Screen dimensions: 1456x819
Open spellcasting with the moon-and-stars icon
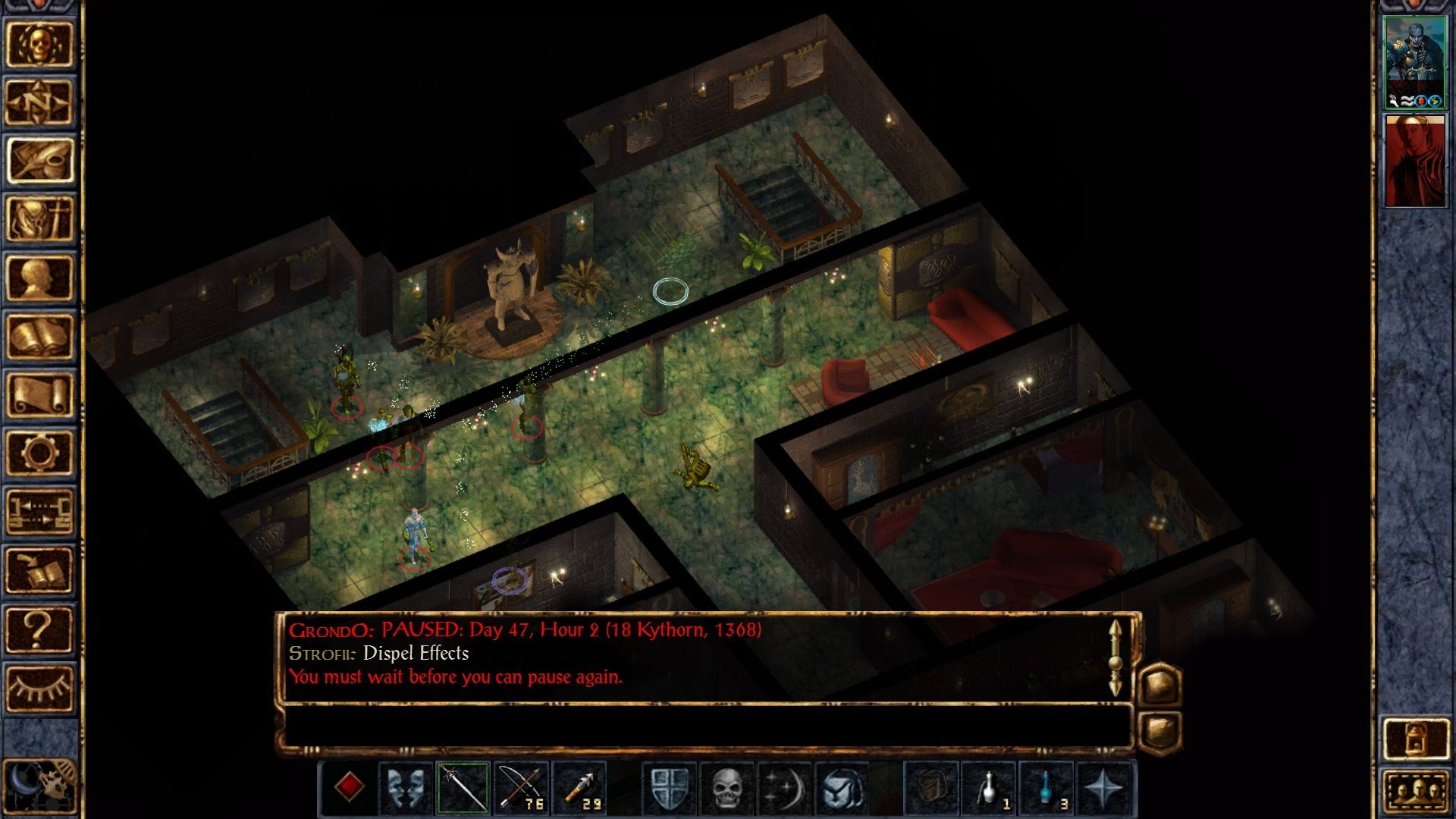pyautogui.click(x=783, y=786)
